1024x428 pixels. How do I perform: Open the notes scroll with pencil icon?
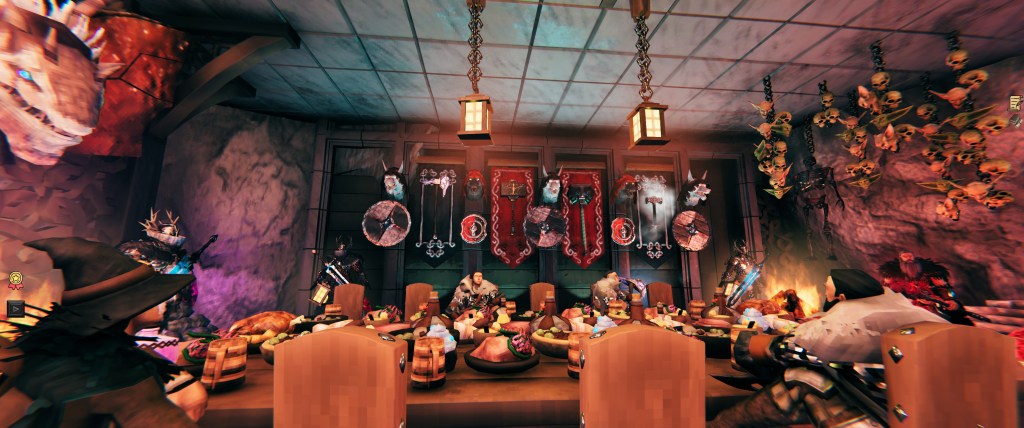point(1015,103)
